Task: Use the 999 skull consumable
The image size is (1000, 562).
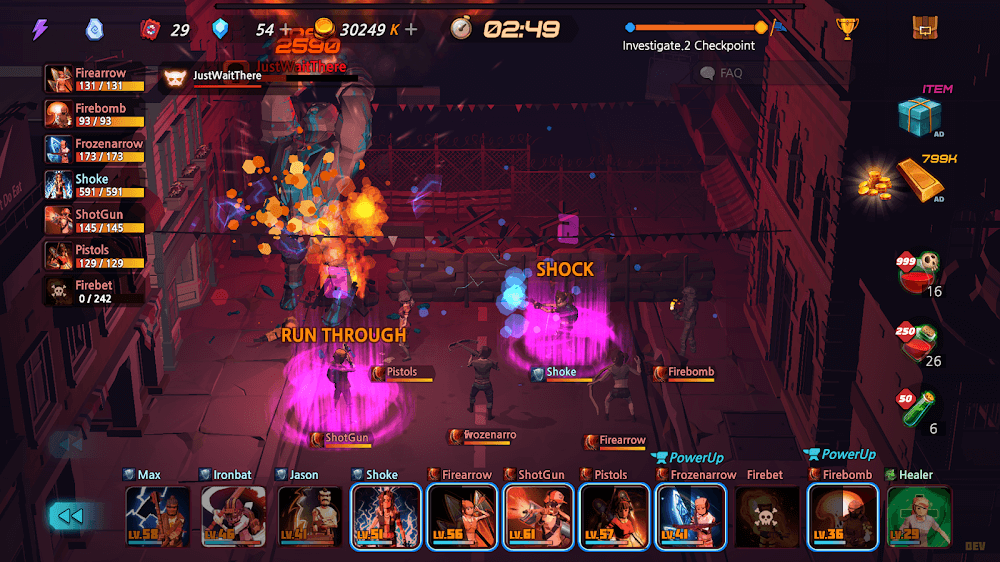Action: [x=919, y=270]
